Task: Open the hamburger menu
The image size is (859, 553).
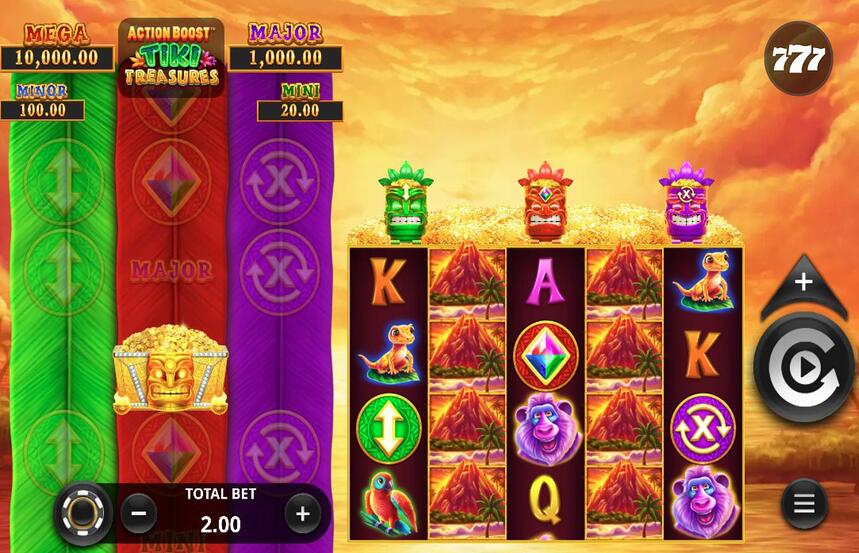Action: pos(804,503)
